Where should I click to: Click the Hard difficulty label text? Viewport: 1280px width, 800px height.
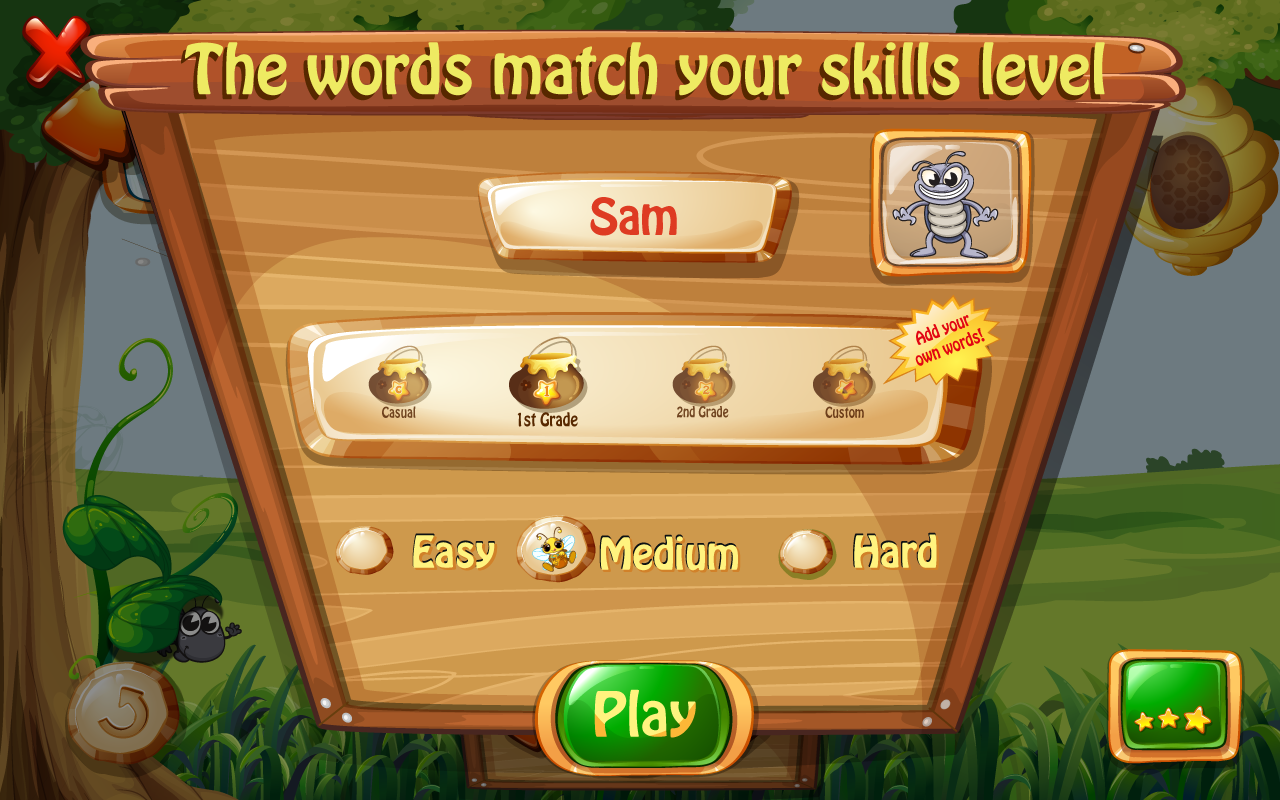click(x=897, y=549)
